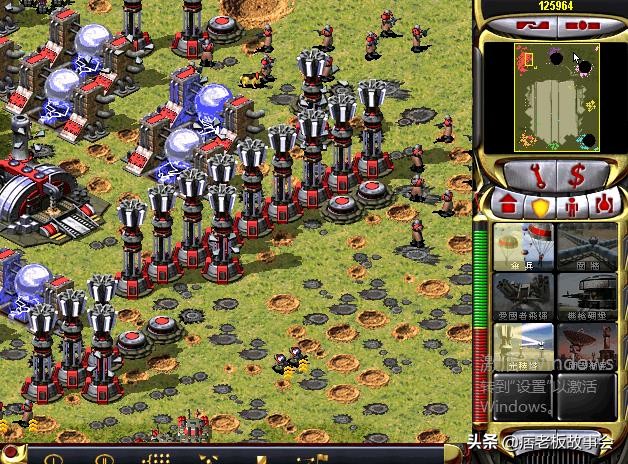
Task: Choose the wall build icon
Action: tap(586, 246)
